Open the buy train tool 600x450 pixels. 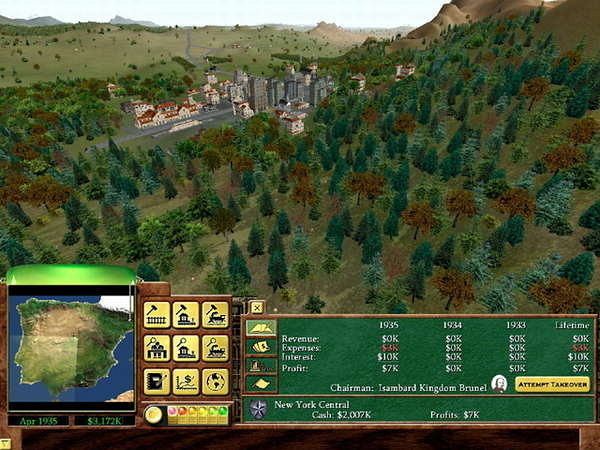[215, 315]
